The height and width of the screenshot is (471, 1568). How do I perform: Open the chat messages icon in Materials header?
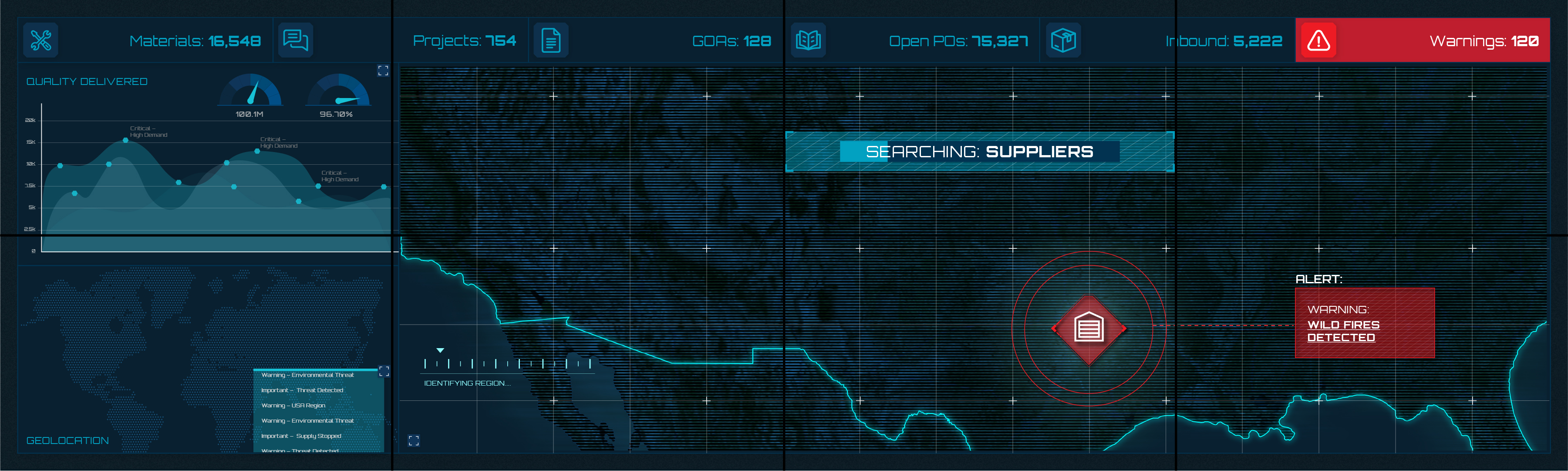[296, 40]
